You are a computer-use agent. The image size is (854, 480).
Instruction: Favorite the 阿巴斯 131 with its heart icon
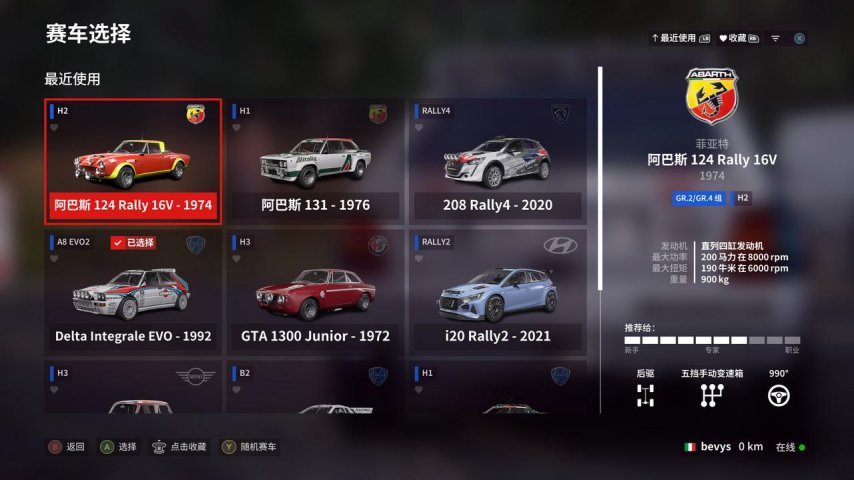(237, 127)
